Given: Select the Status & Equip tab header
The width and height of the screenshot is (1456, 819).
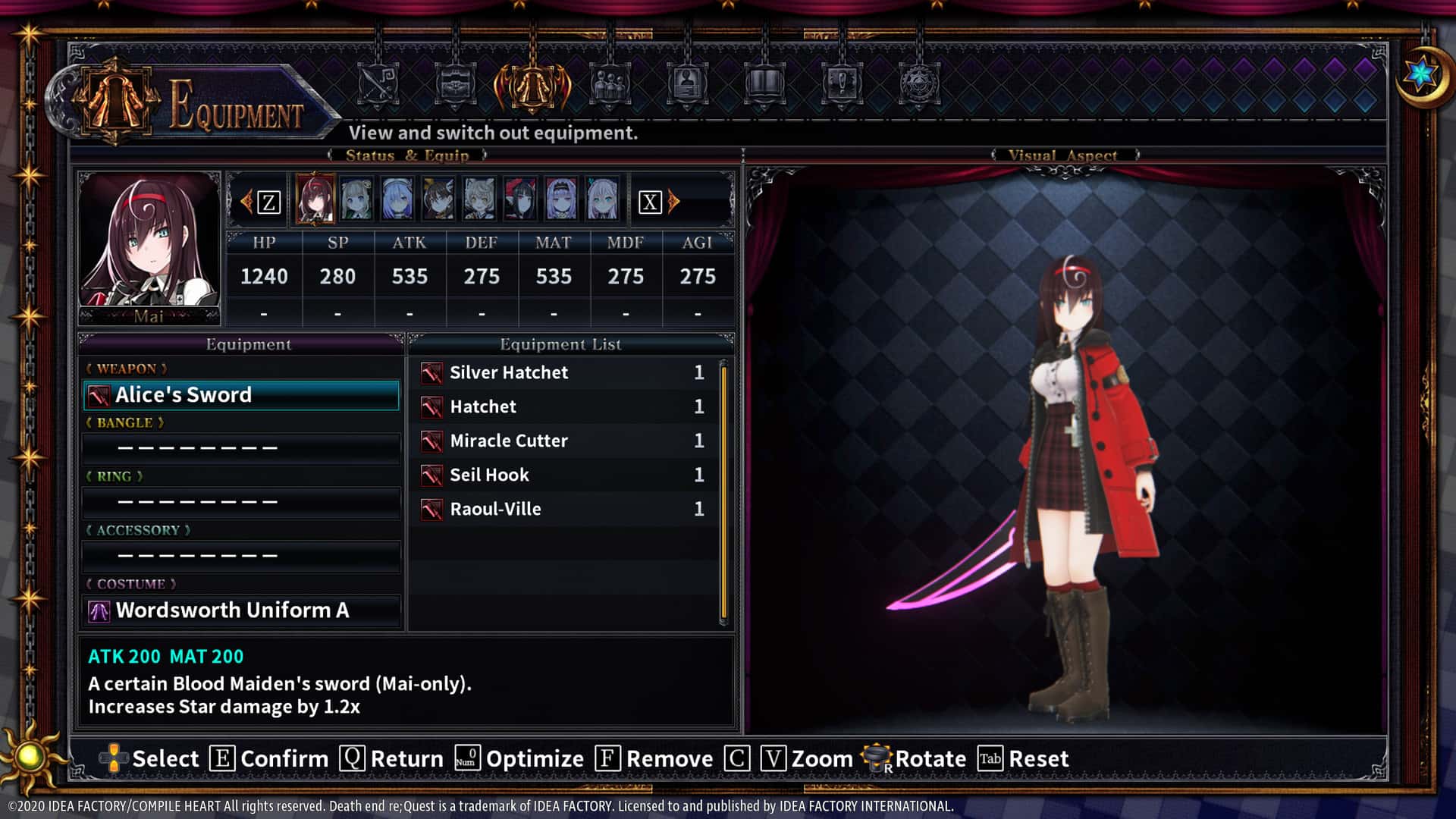Looking at the screenshot, I should tap(408, 155).
